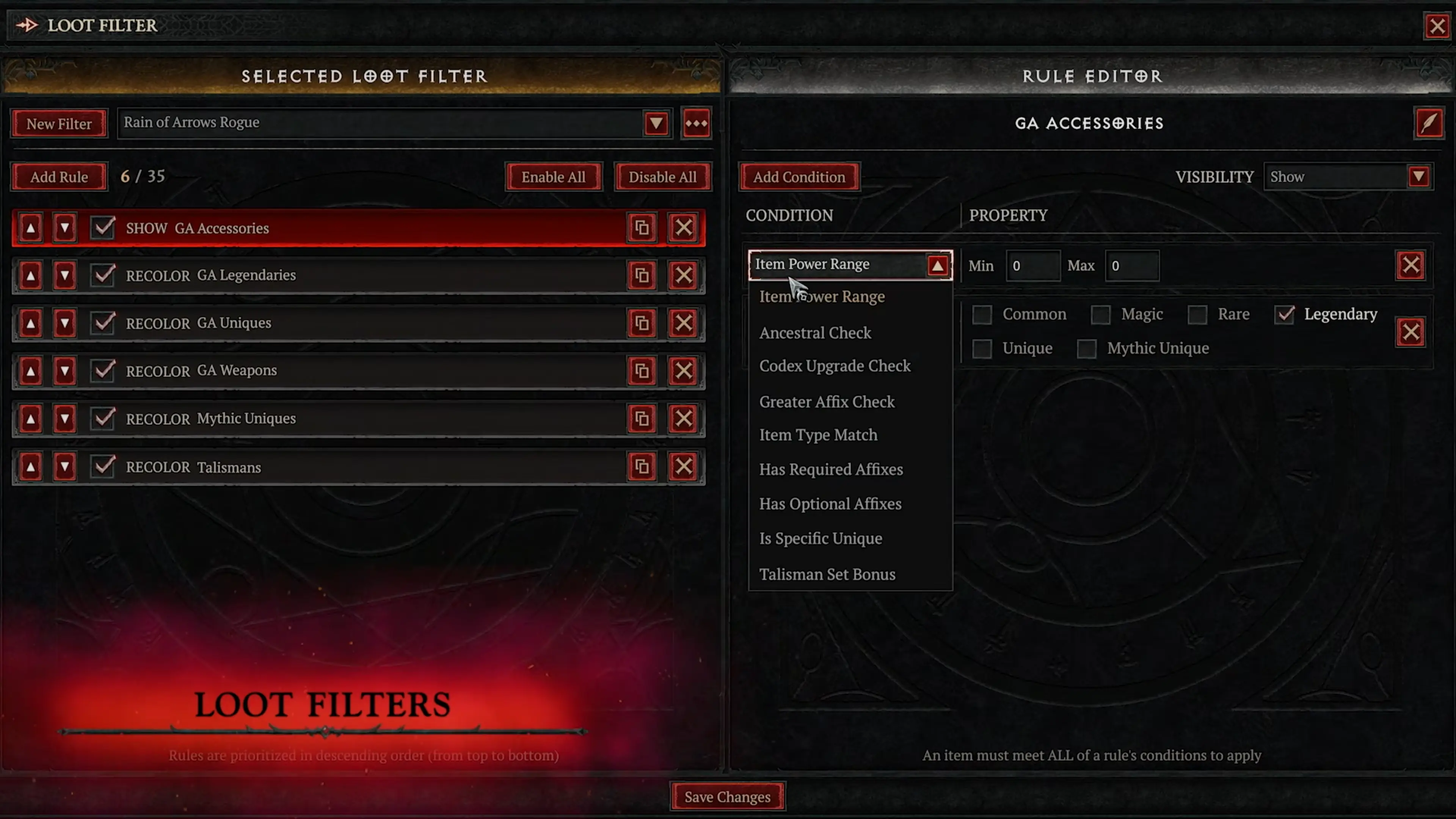
Task: Toggle the RECOLOR Talismans rule checkbox
Action: (103, 467)
